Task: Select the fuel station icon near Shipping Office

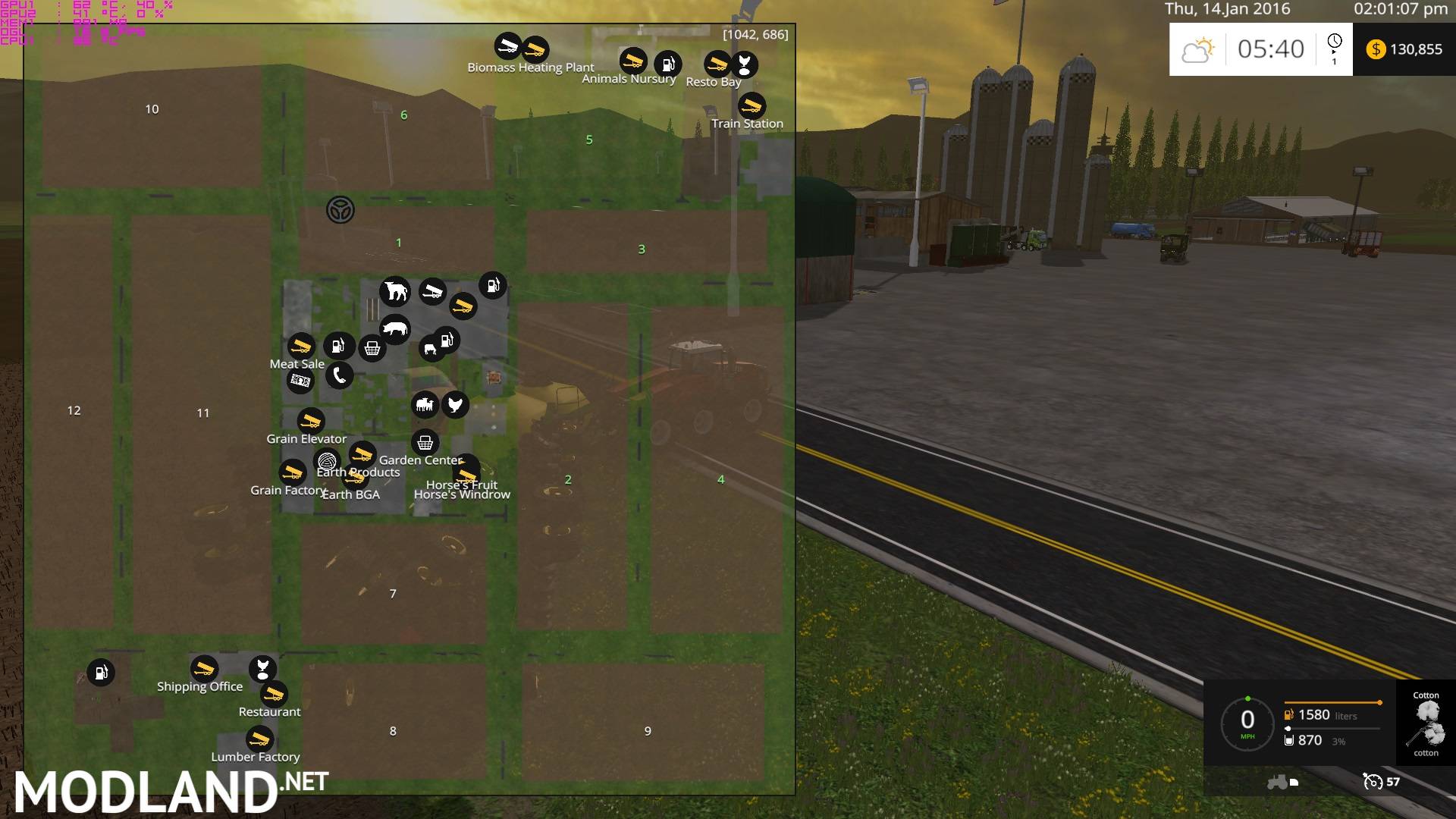Action: (x=99, y=672)
